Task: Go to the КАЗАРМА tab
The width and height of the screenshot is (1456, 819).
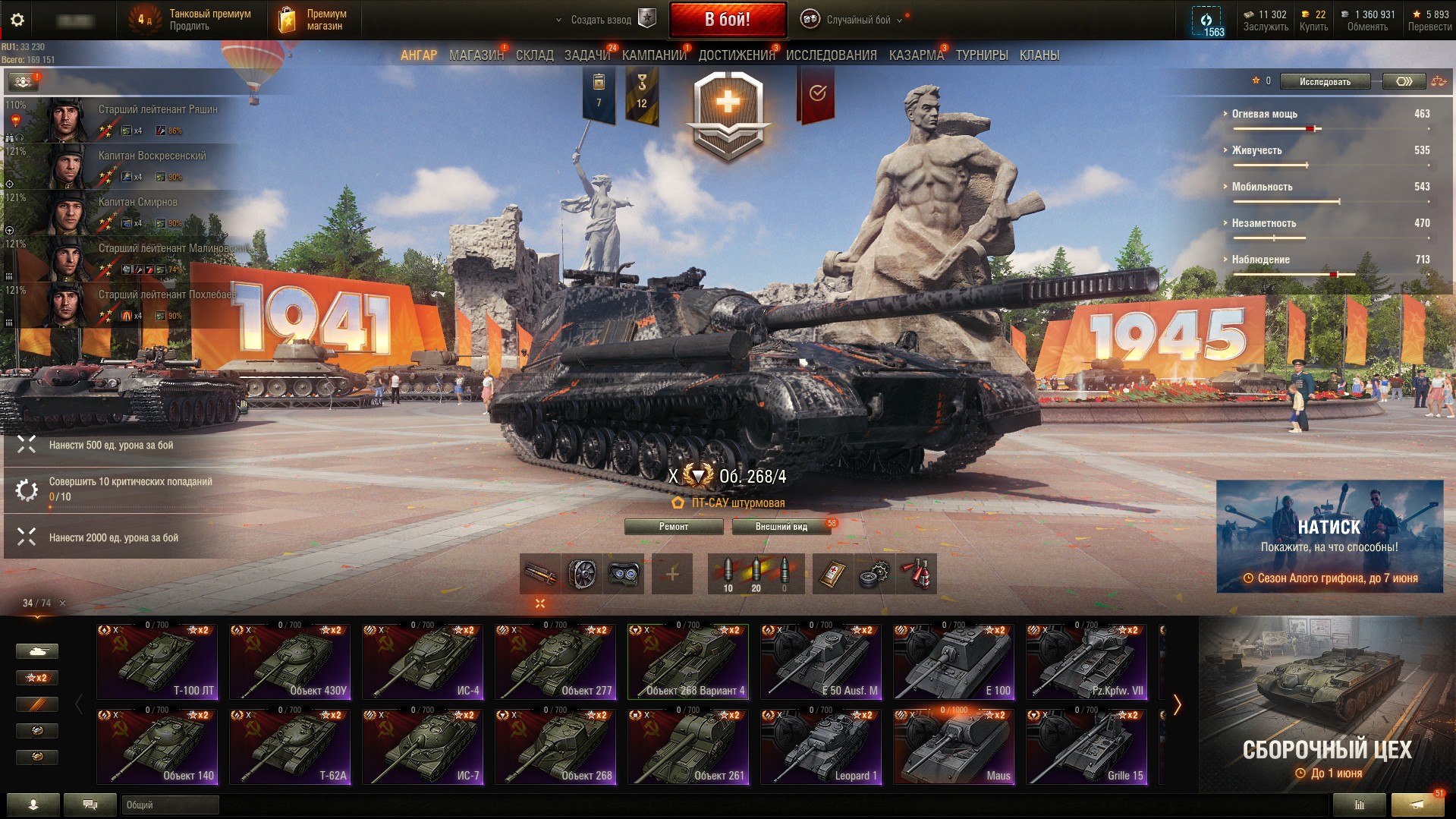Action: tap(916, 55)
